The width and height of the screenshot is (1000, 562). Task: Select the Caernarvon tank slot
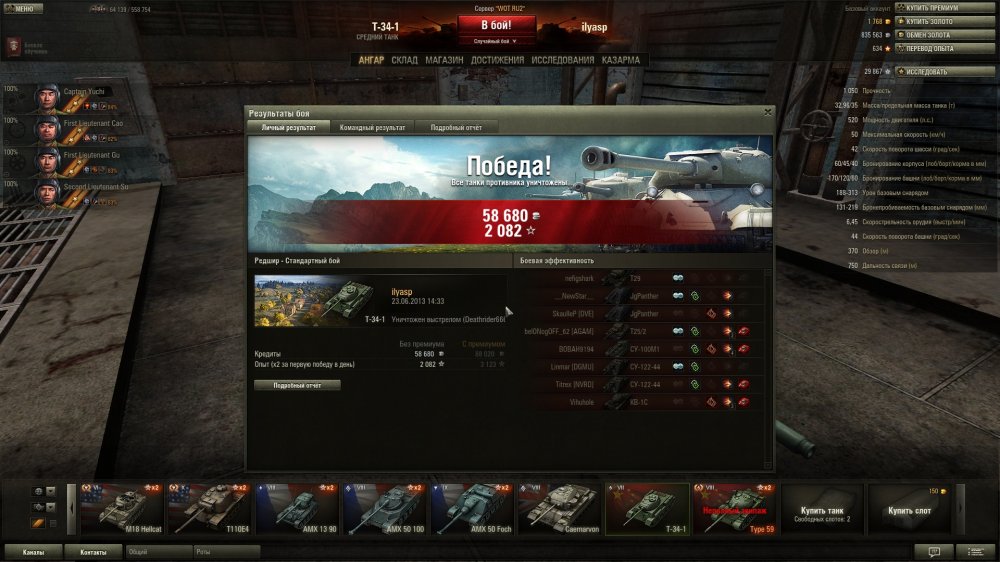[x=559, y=509]
